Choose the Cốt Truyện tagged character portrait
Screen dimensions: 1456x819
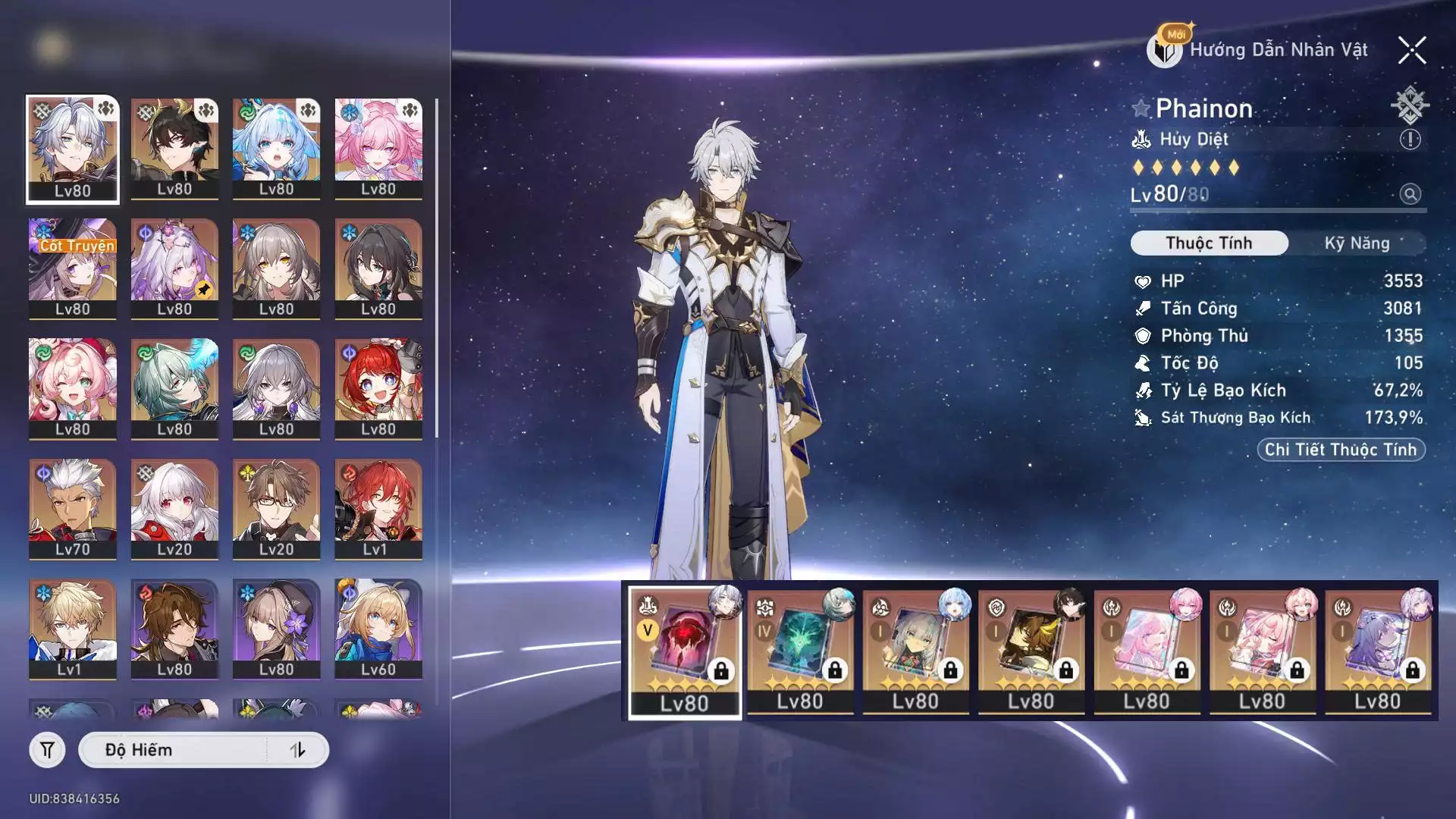click(73, 268)
